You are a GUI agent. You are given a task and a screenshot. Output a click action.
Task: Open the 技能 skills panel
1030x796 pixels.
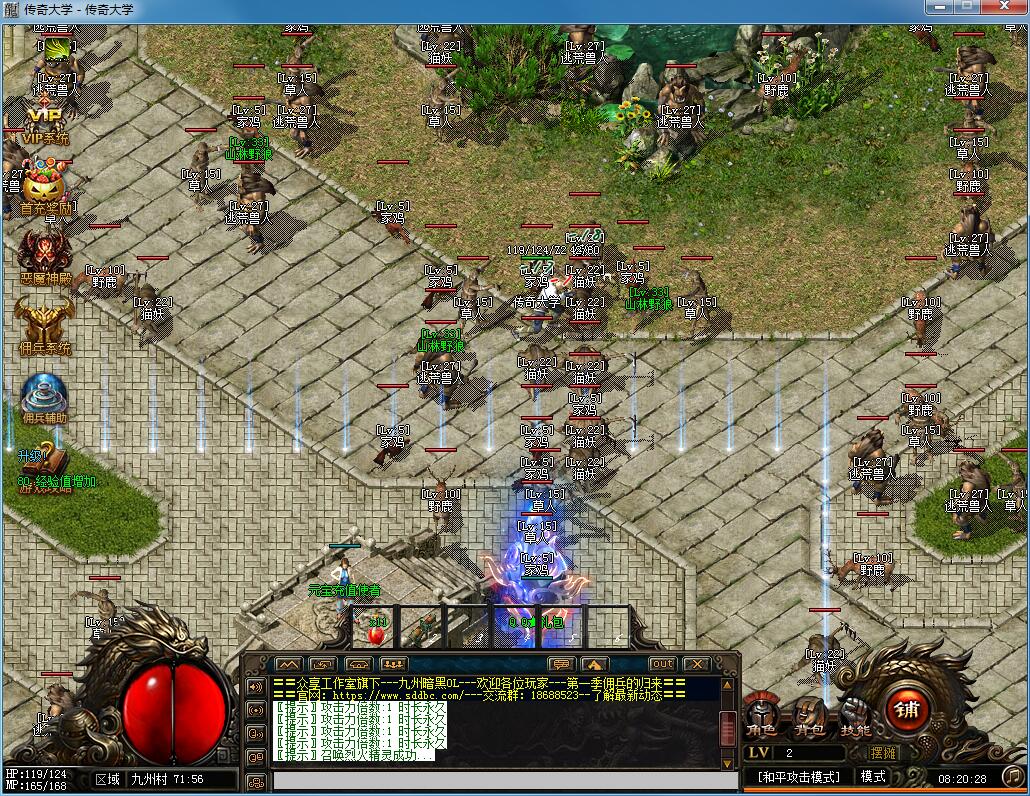point(855,714)
